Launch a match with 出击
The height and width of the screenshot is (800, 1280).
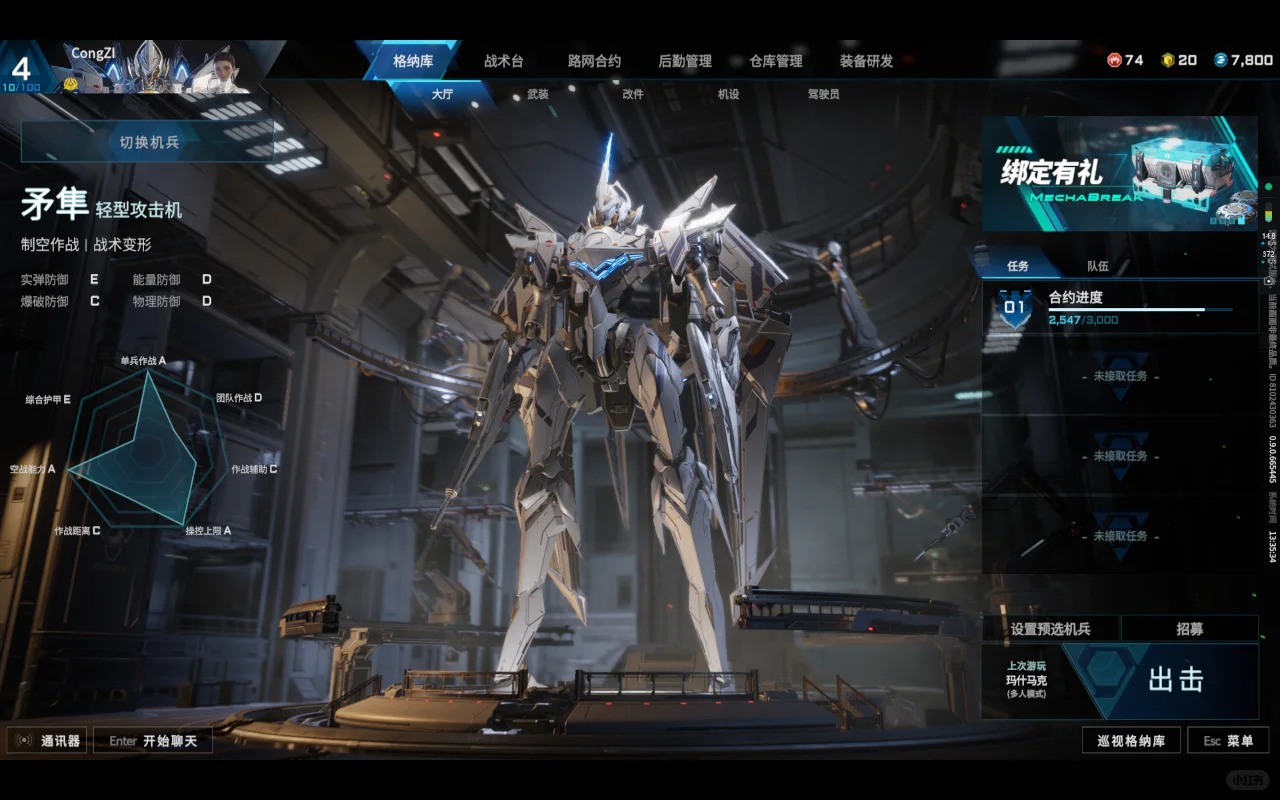(x=1174, y=680)
